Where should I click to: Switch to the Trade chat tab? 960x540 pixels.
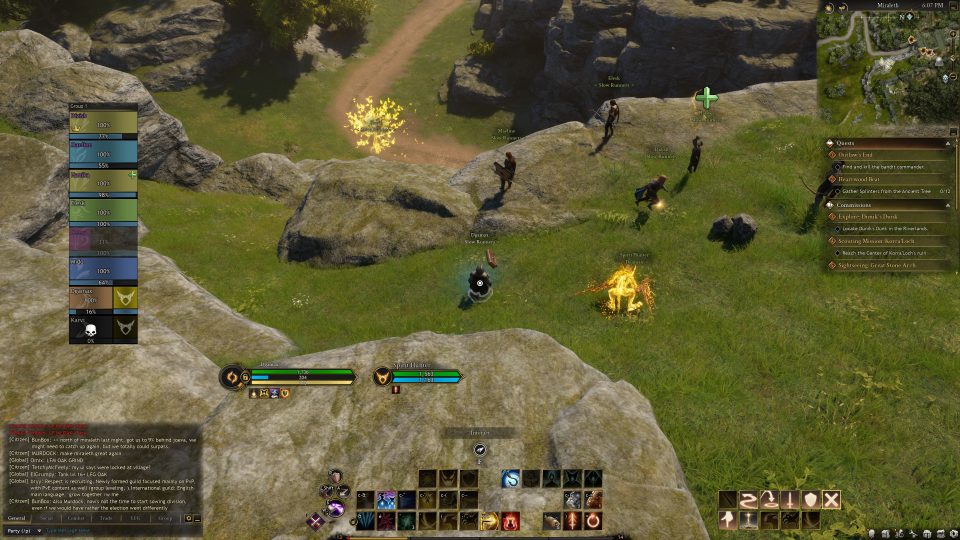click(103, 518)
